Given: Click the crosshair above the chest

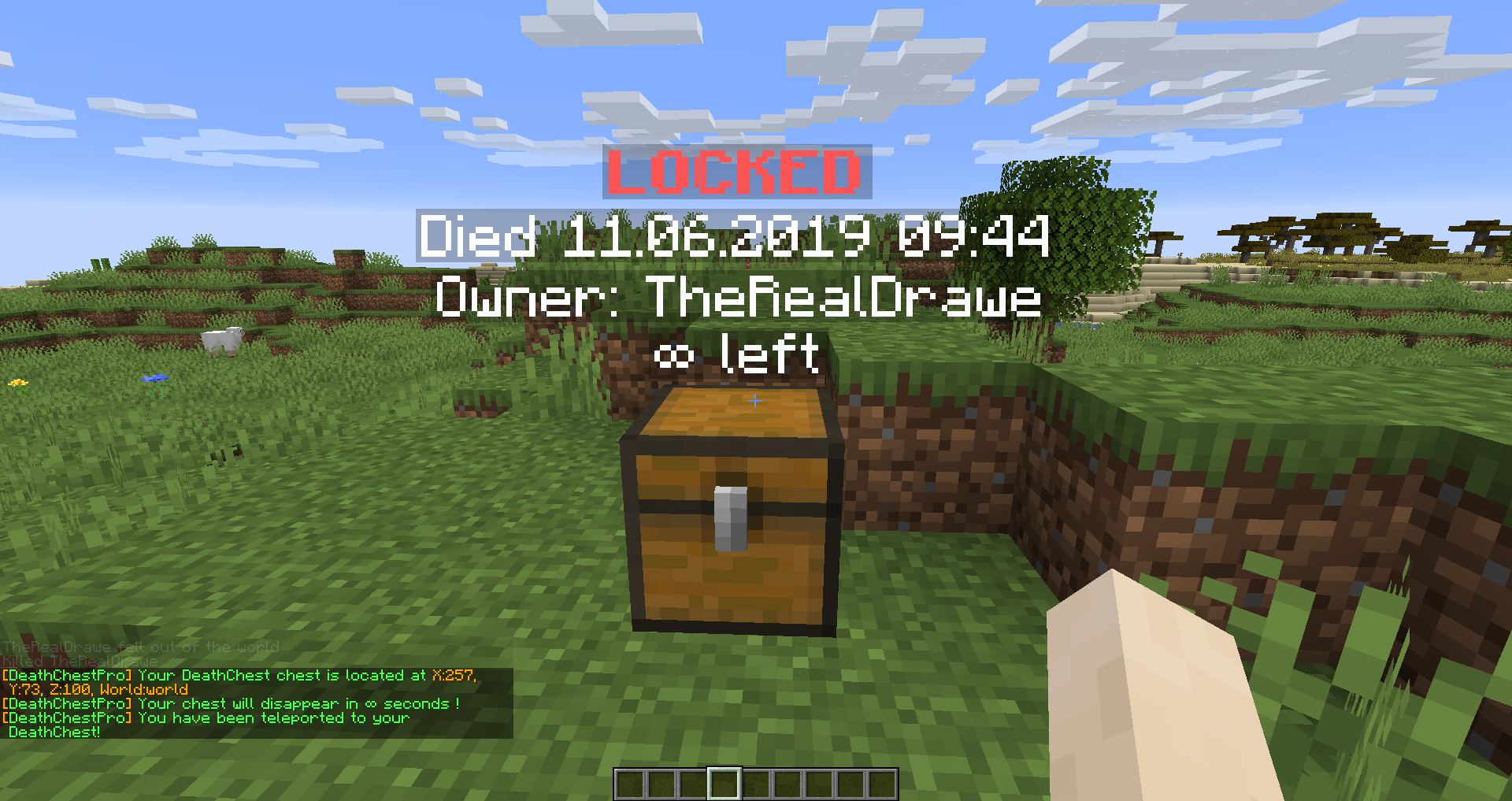Looking at the screenshot, I should pos(754,402).
